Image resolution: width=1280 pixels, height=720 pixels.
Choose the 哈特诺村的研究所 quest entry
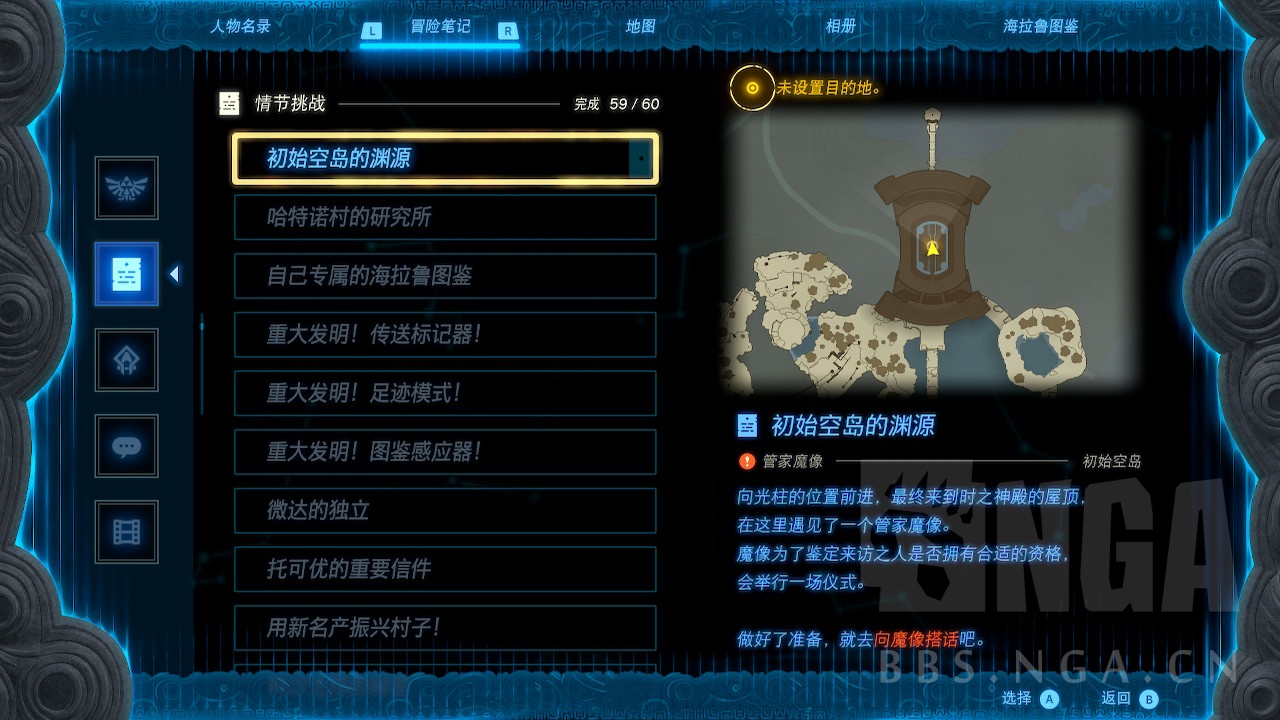445,217
